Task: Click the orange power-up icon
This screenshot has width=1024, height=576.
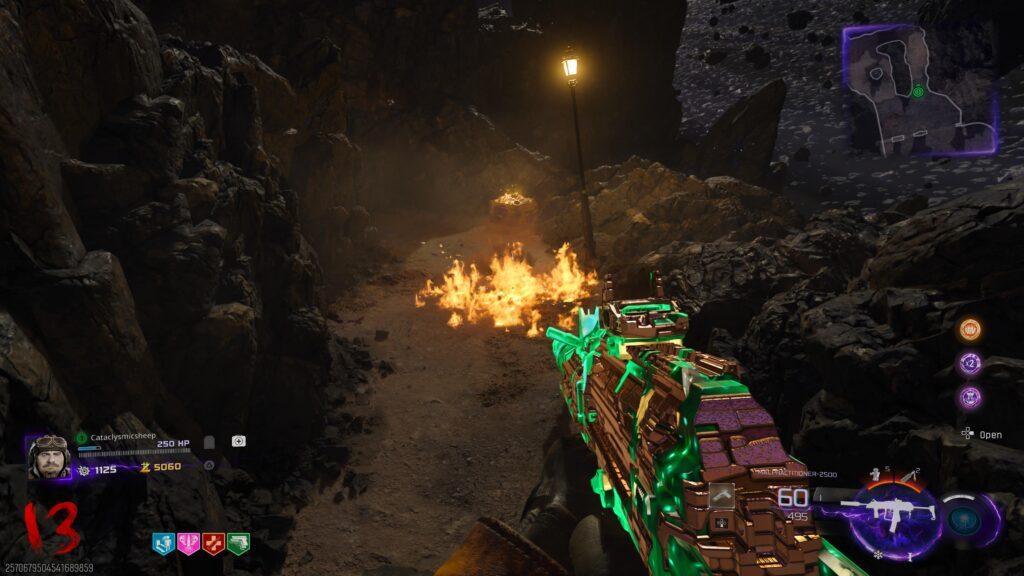Action: tap(969, 330)
